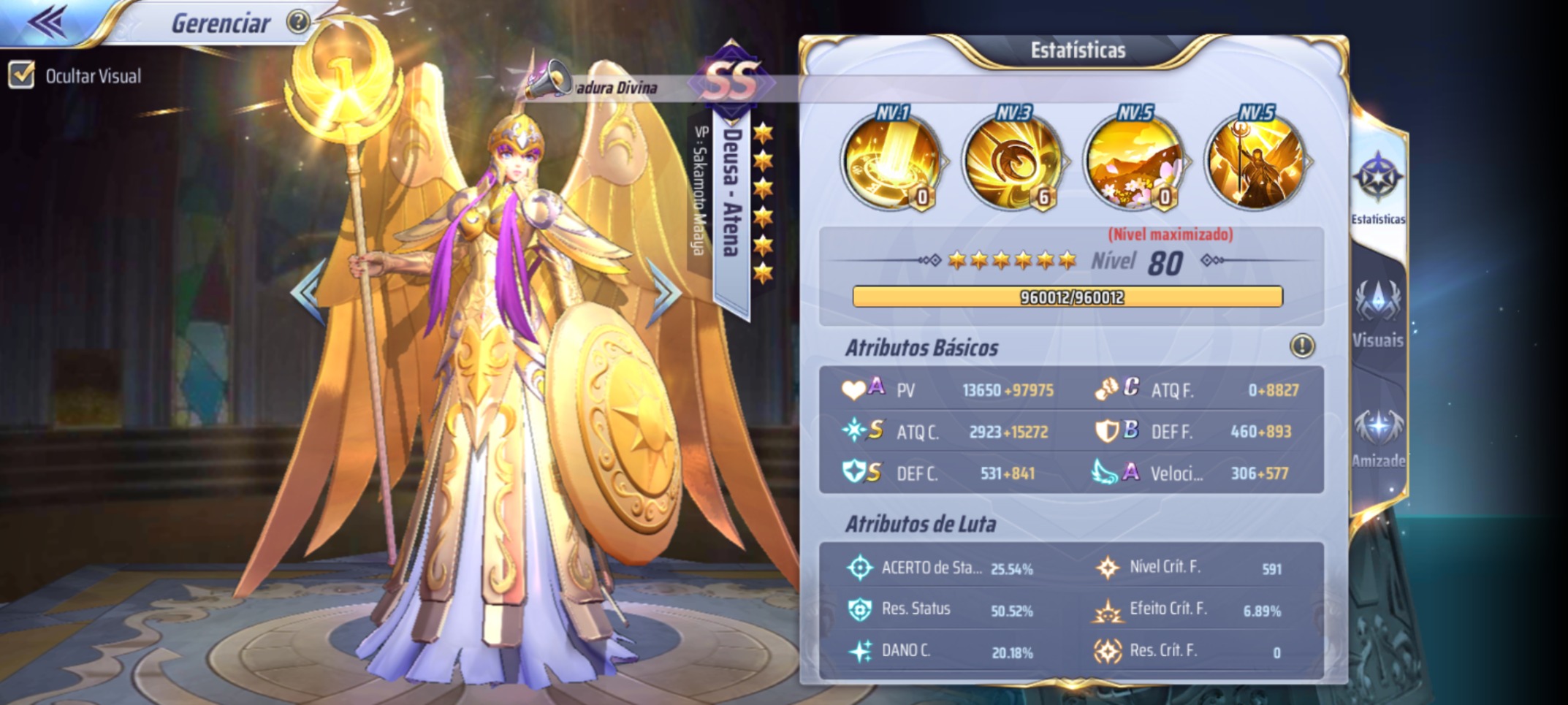Open the Atributos Básicos info exclamation icon
This screenshot has width=1568, height=705.
click(1301, 346)
